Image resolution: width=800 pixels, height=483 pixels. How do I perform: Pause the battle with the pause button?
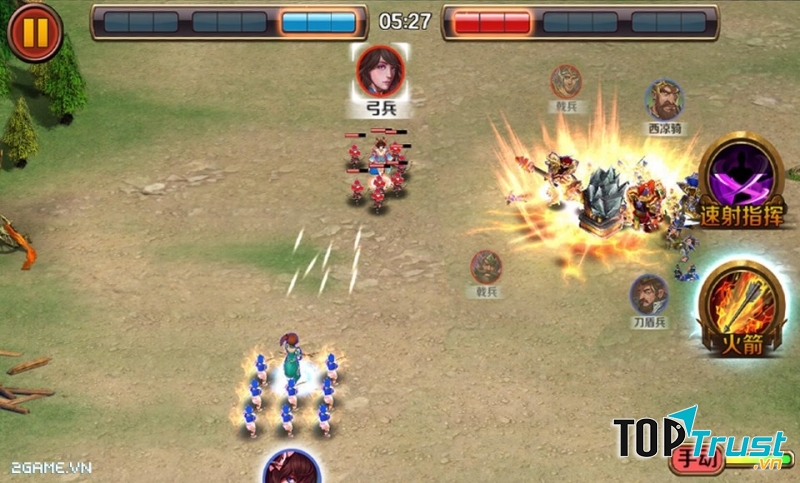tap(34, 31)
